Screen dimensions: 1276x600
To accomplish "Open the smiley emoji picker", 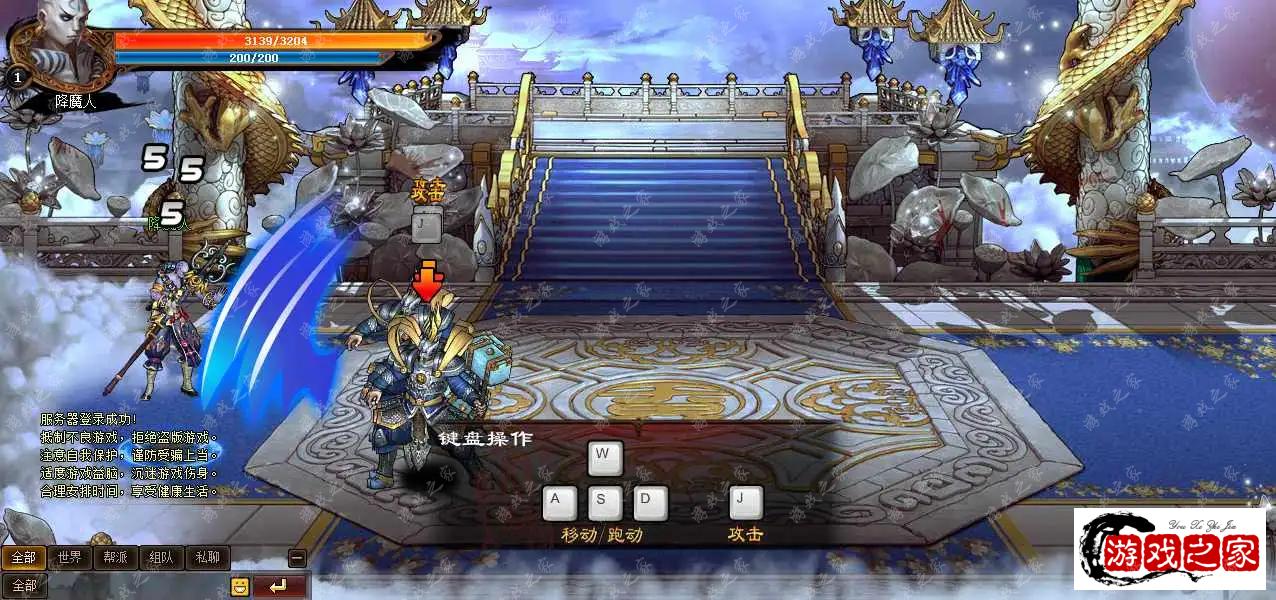I will [240, 586].
